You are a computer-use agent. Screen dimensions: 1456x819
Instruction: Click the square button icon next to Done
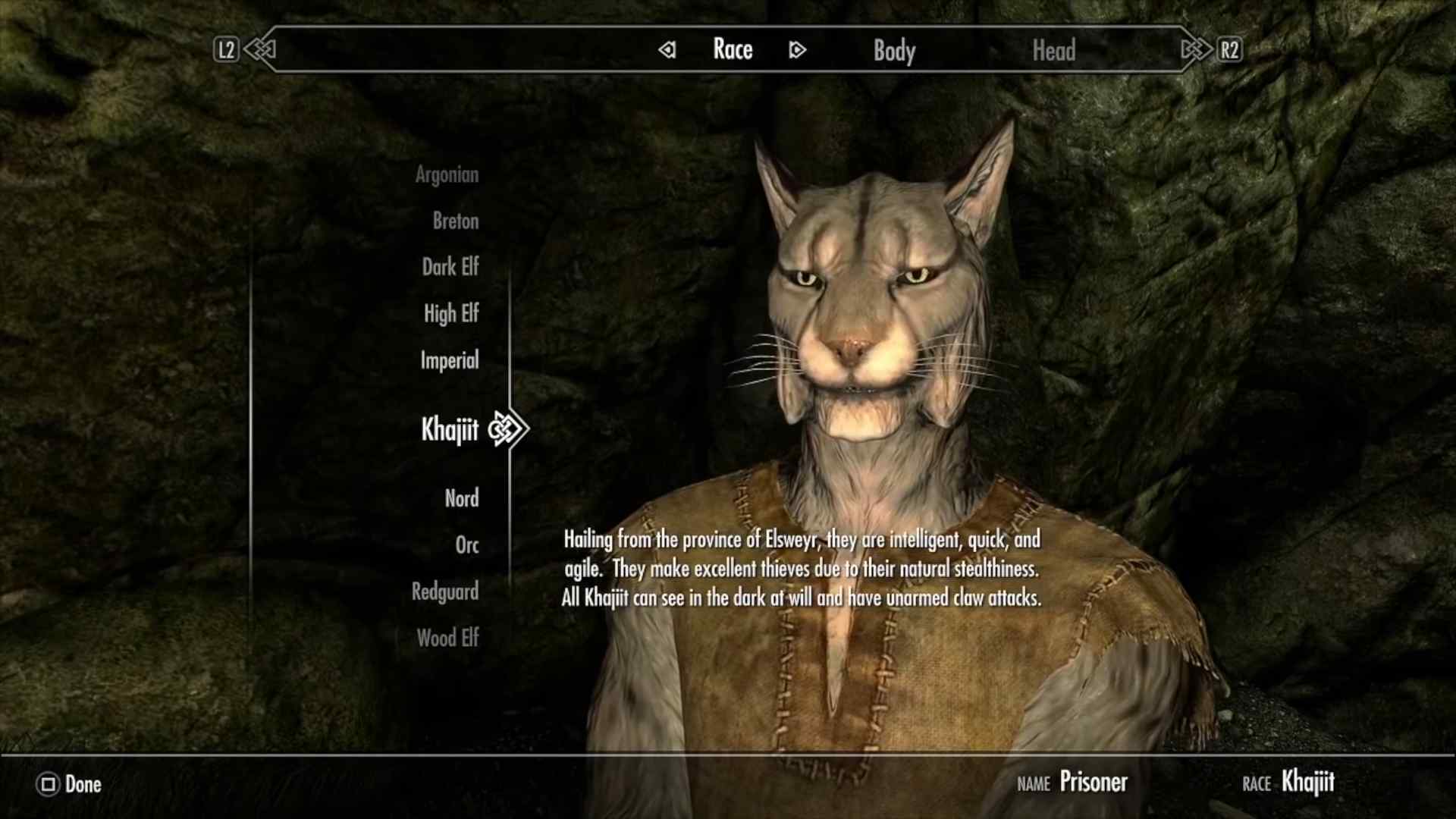[47, 785]
